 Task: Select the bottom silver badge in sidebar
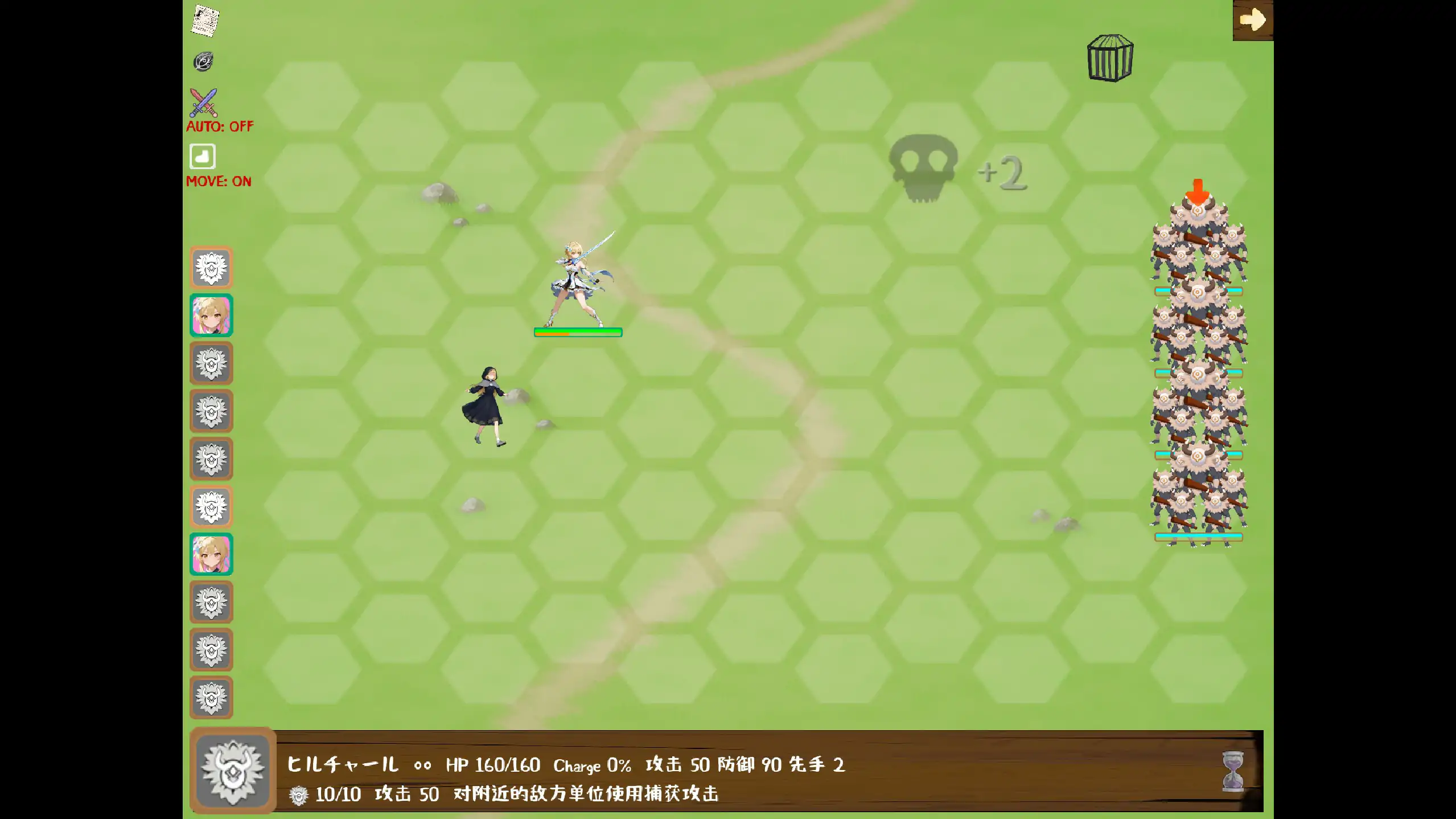pos(211,697)
